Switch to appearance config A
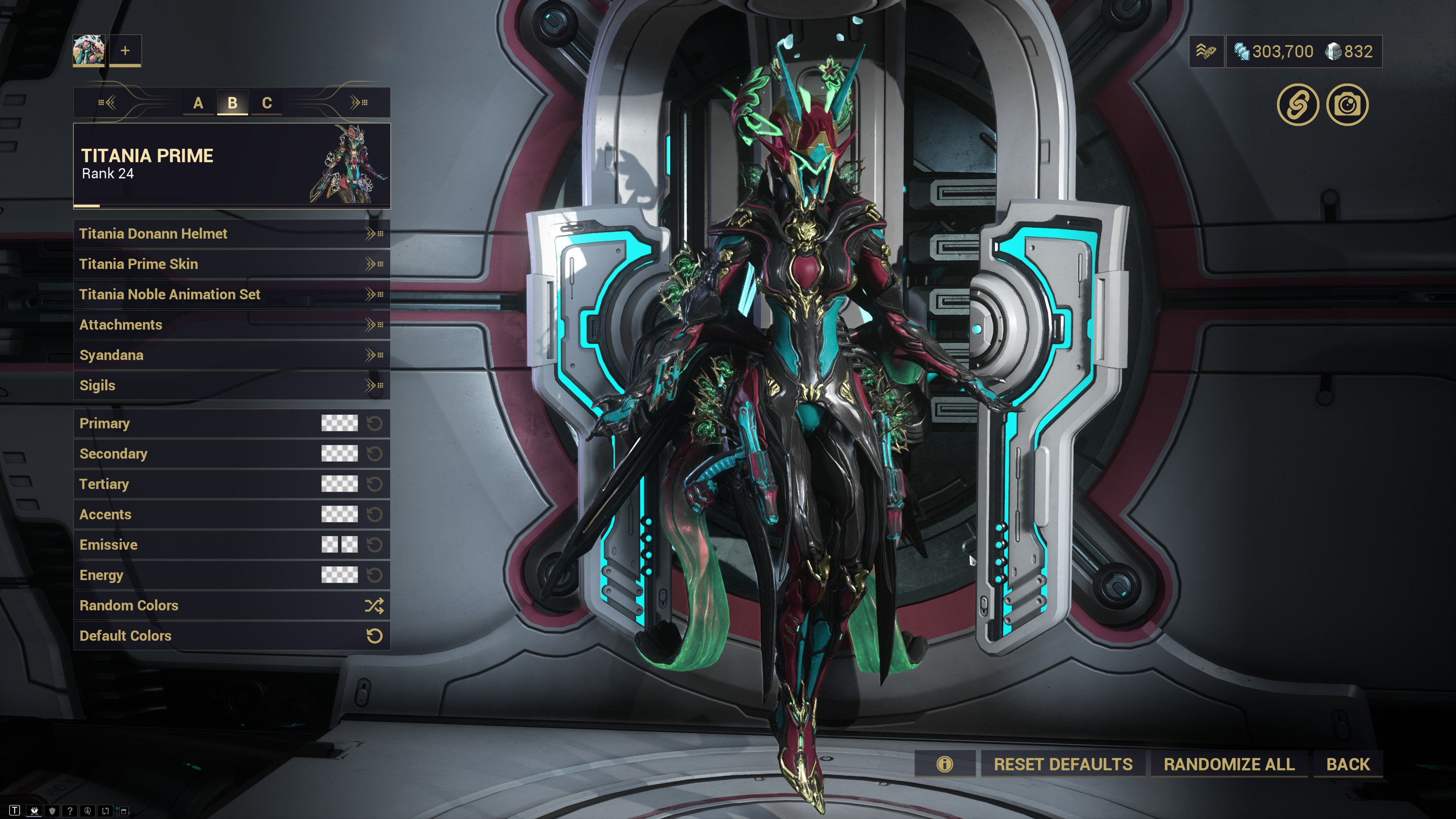The width and height of the screenshot is (1456, 819). [198, 103]
